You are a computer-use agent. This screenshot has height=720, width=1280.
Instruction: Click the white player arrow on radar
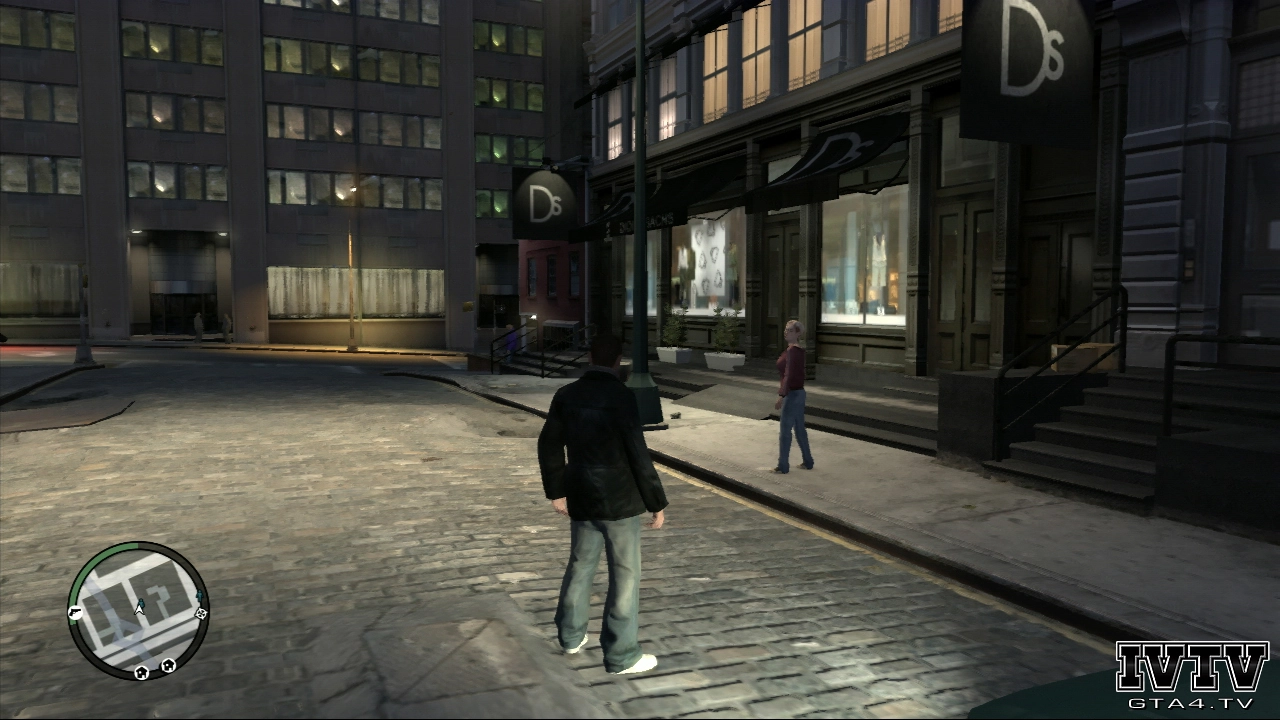139,608
